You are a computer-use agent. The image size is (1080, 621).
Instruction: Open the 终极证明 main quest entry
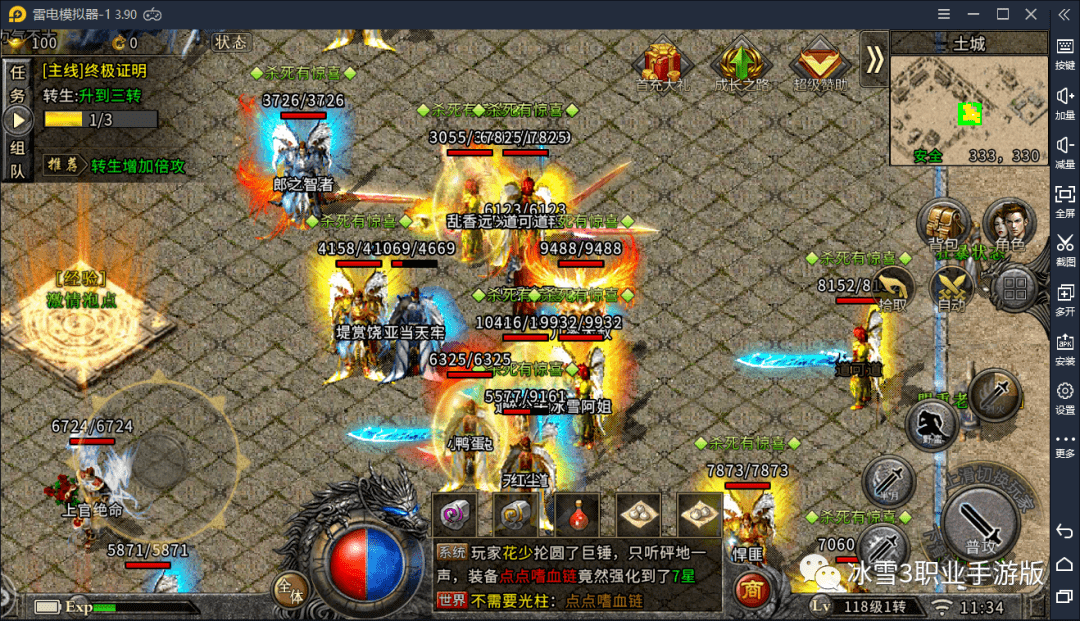[95, 71]
